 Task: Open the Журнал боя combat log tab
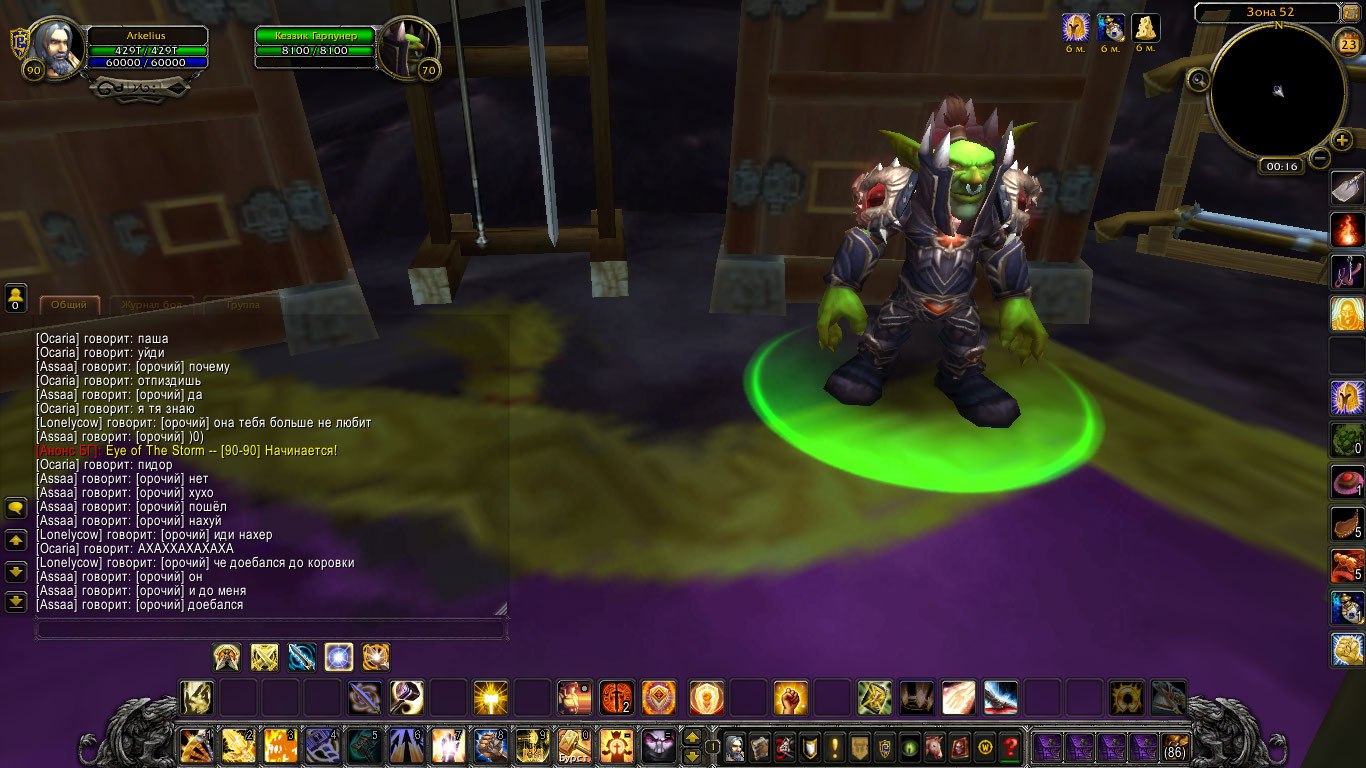[151, 304]
